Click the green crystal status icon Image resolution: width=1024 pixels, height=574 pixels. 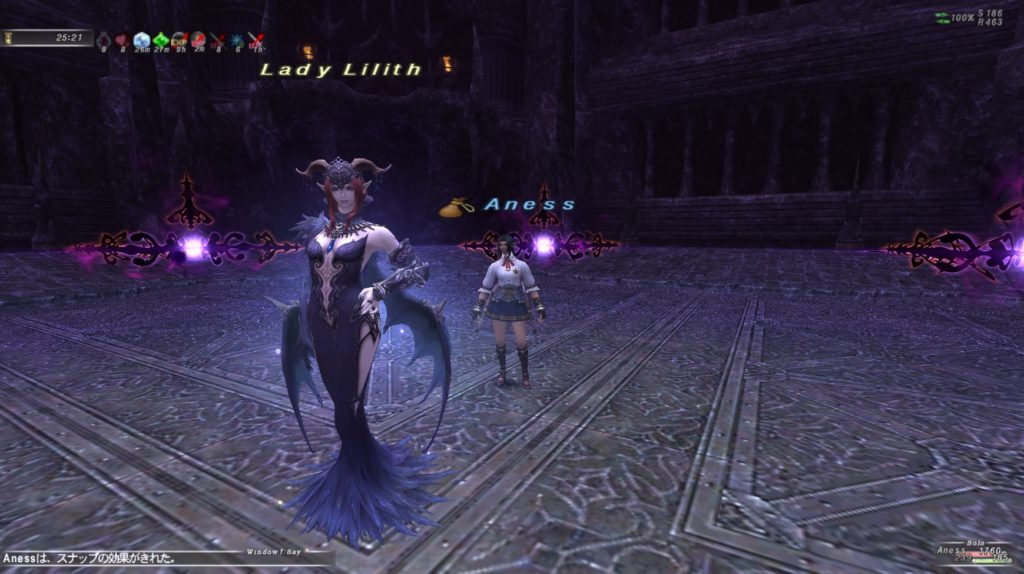click(x=160, y=40)
